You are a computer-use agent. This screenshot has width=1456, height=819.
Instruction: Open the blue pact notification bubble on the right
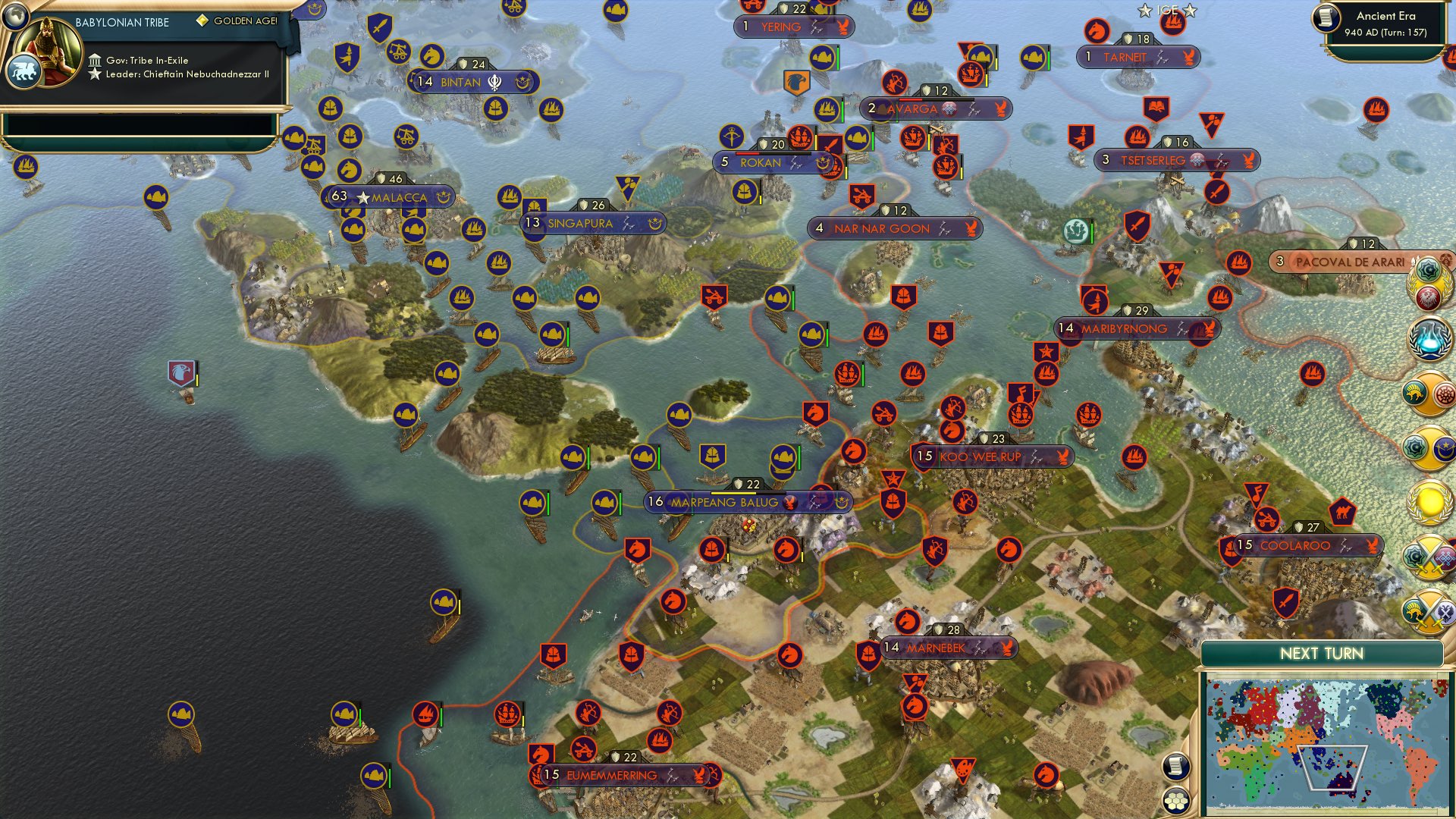tap(1430, 337)
